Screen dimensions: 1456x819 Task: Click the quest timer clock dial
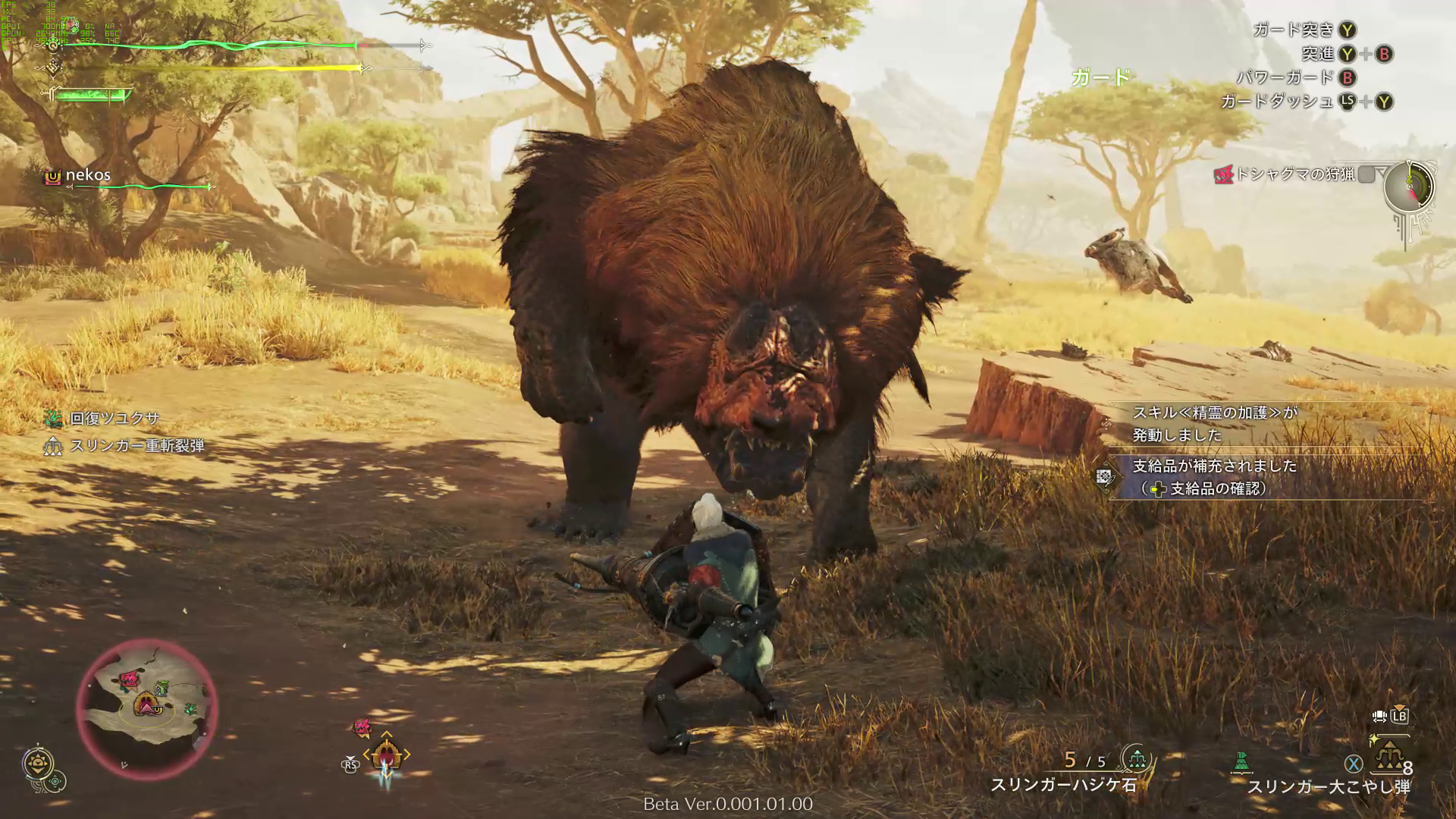pos(1409,187)
